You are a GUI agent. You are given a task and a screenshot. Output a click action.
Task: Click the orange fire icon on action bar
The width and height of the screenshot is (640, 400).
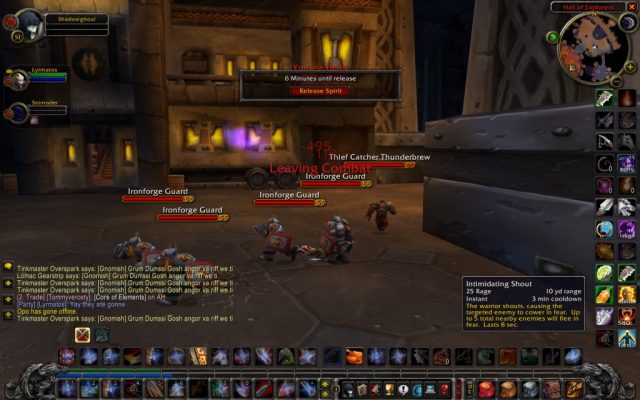[x=355, y=356]
